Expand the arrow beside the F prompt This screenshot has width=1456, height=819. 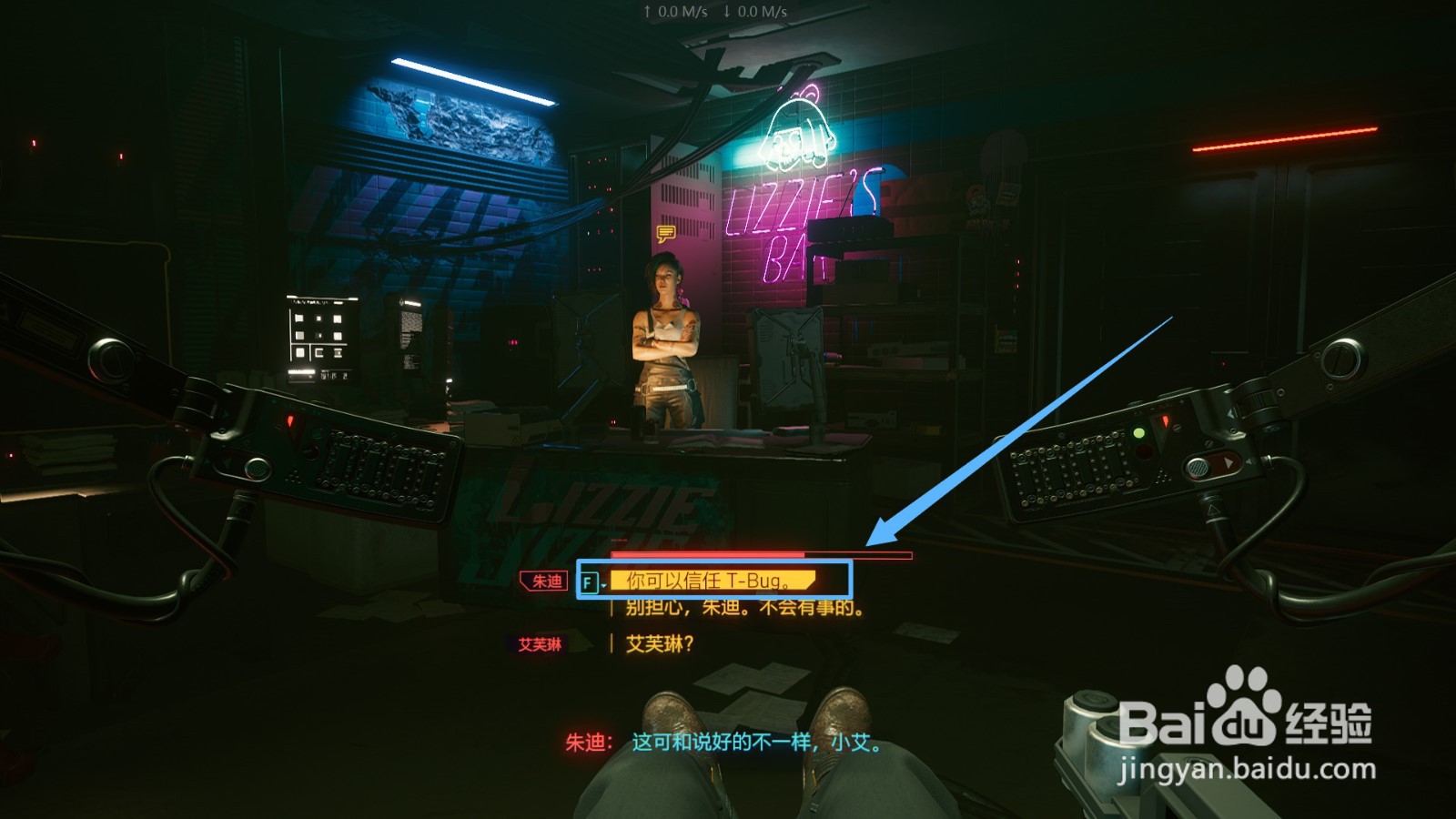[604, 583]
